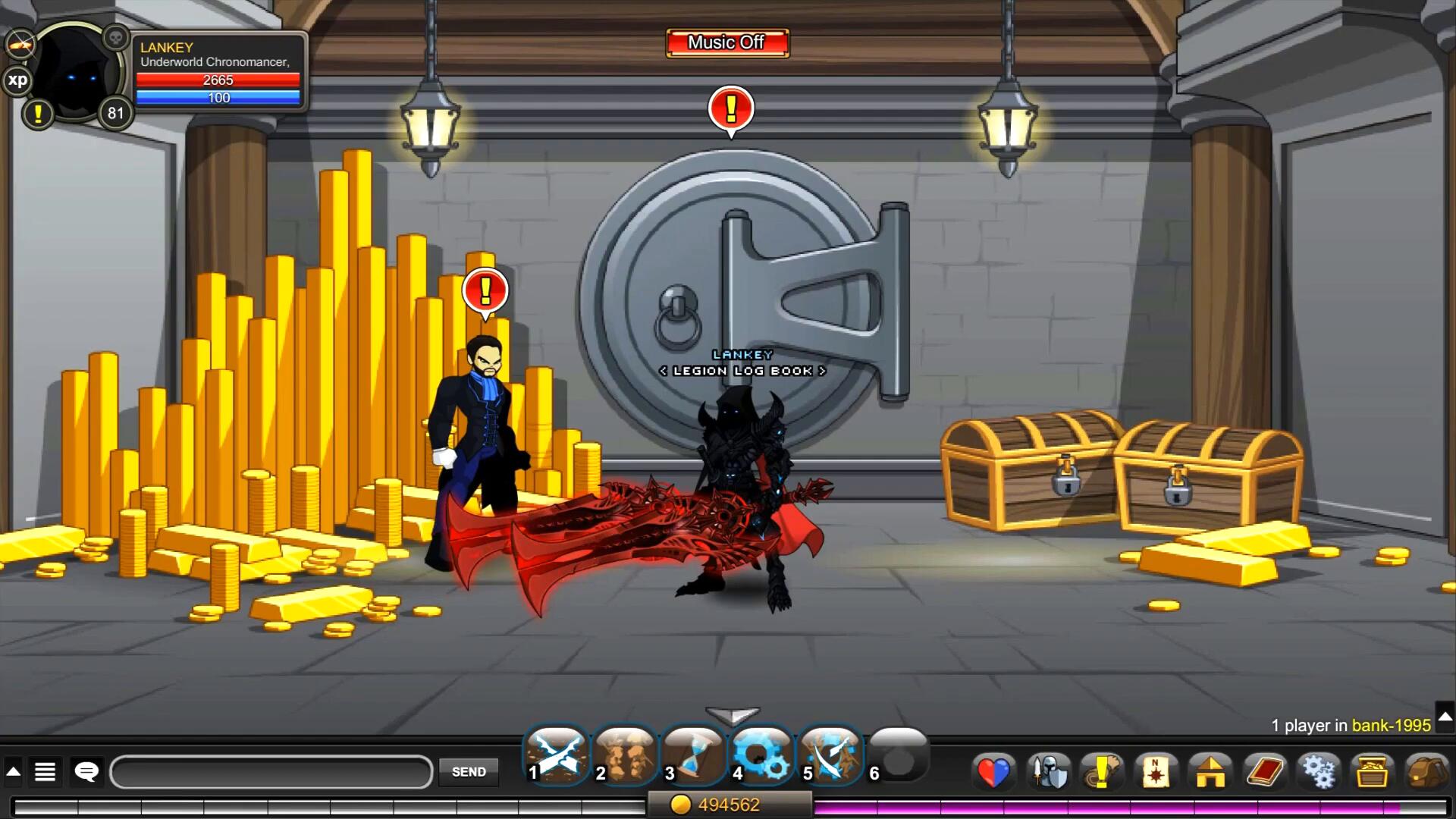
Task: Focus the chat text input box
Action: point(271,772)
